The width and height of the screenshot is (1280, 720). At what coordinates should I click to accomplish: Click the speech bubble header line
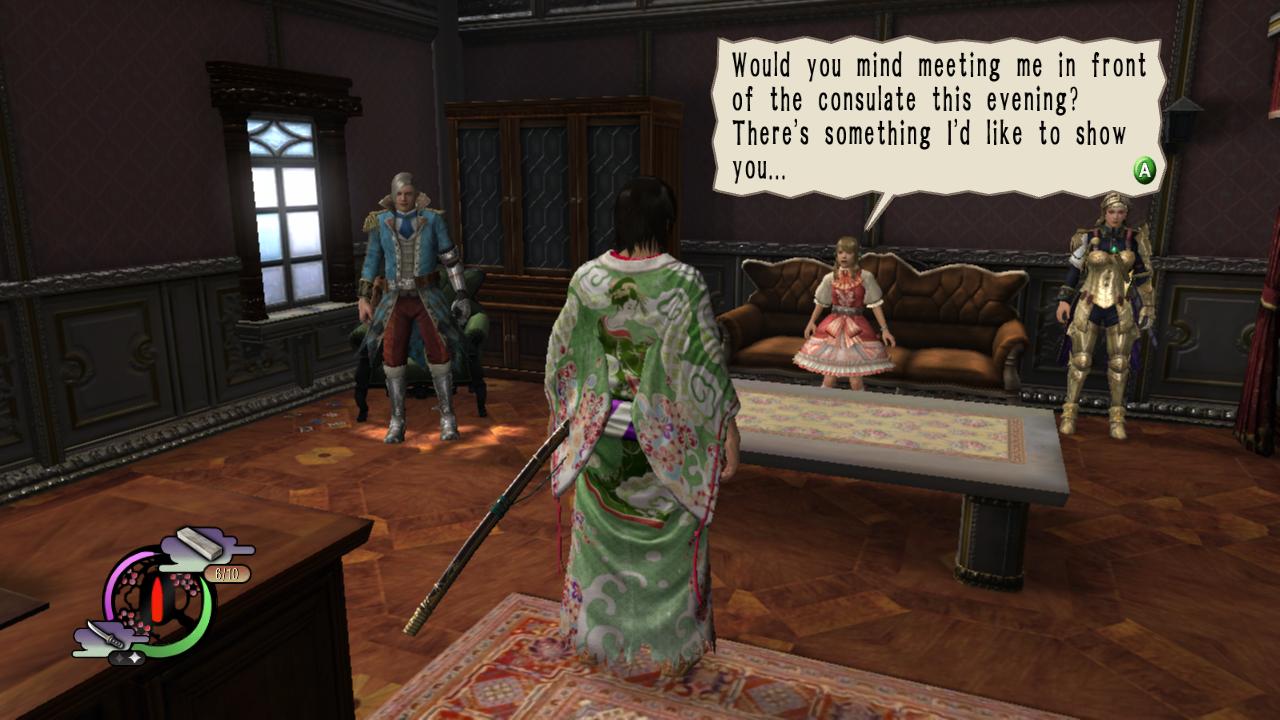pyautogui.click(x=940, y=65)
